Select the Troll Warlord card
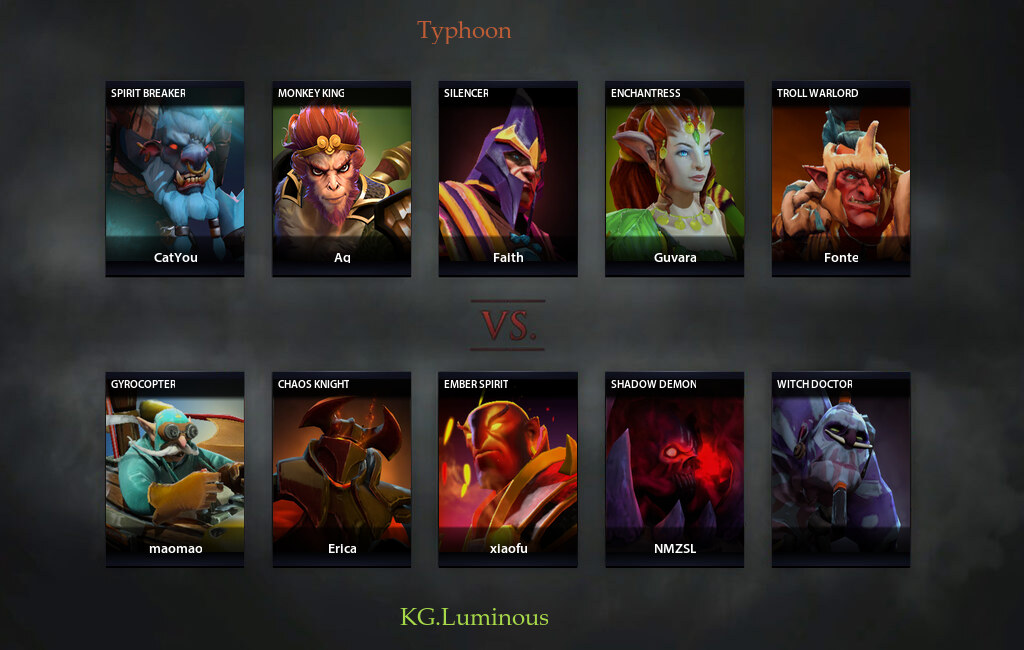 point(841,178)
